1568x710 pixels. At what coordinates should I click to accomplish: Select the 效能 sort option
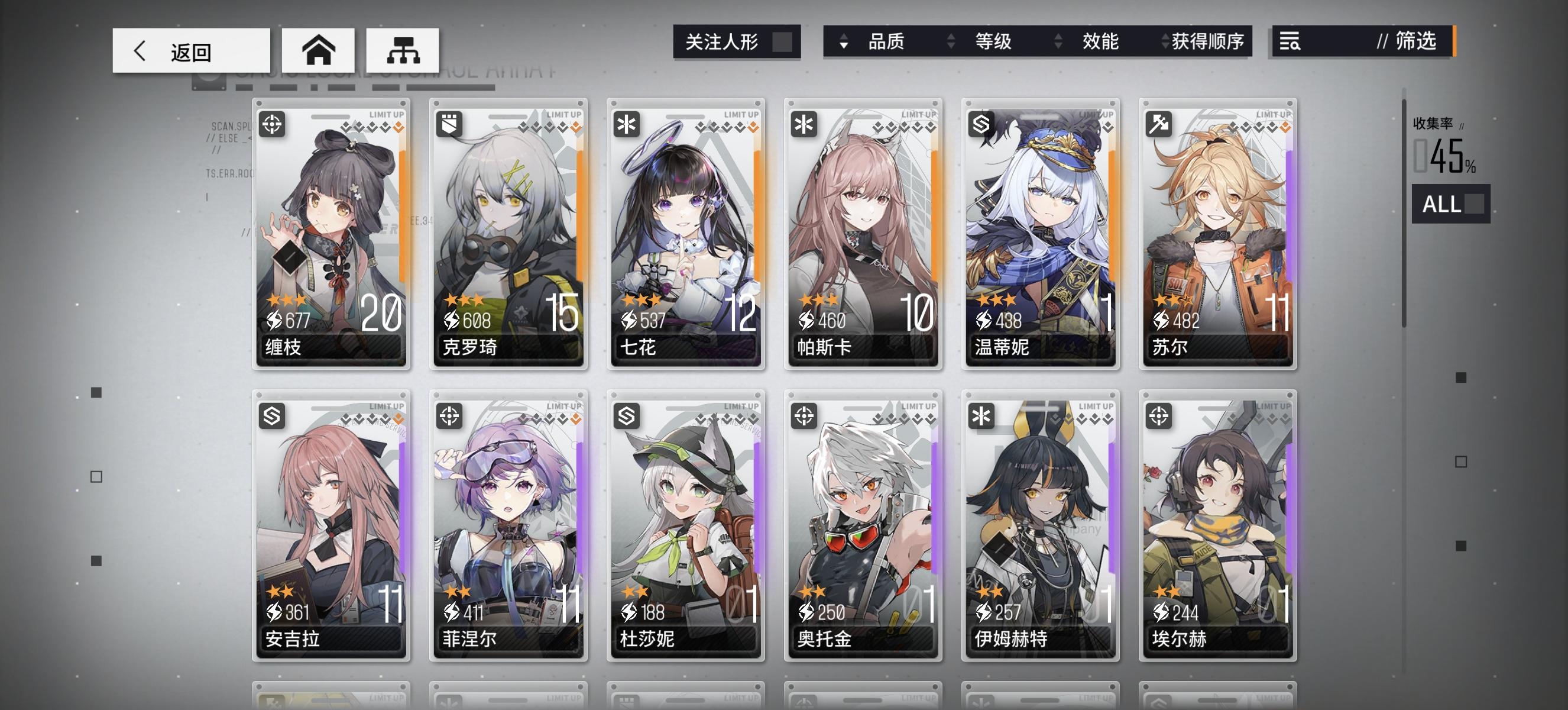1100,43
